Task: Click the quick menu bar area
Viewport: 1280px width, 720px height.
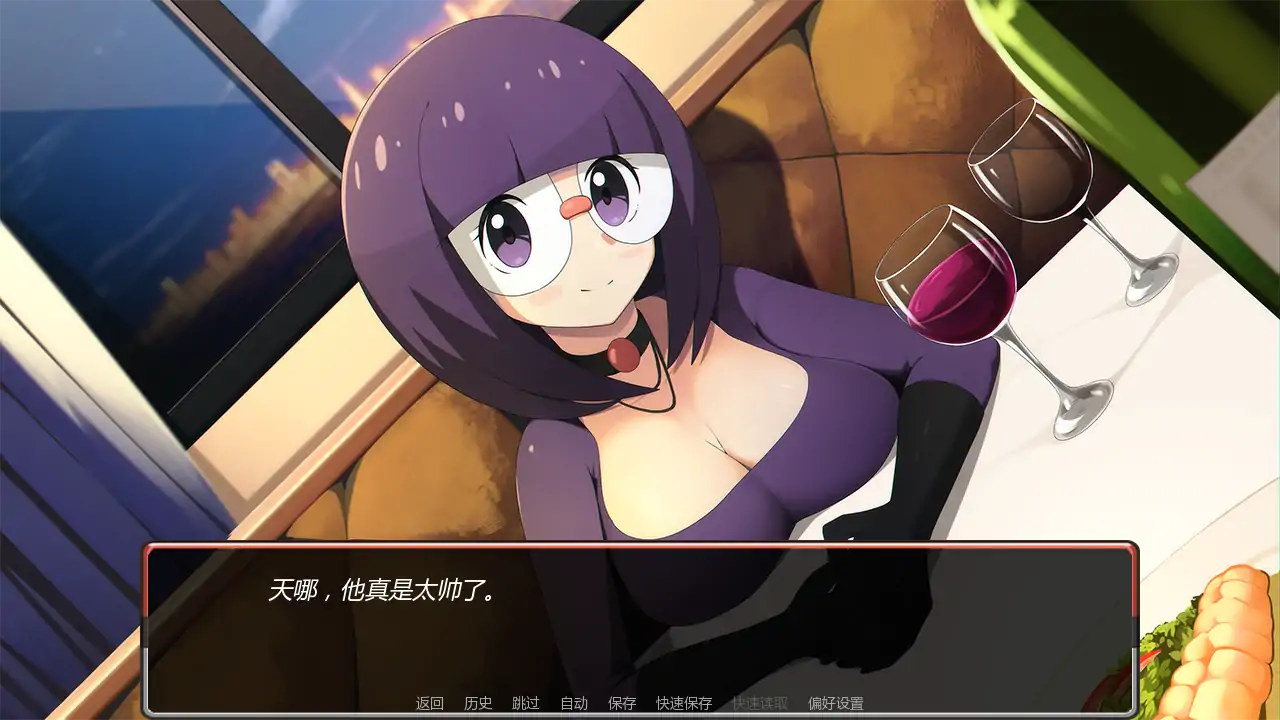Action: [640, 703]
